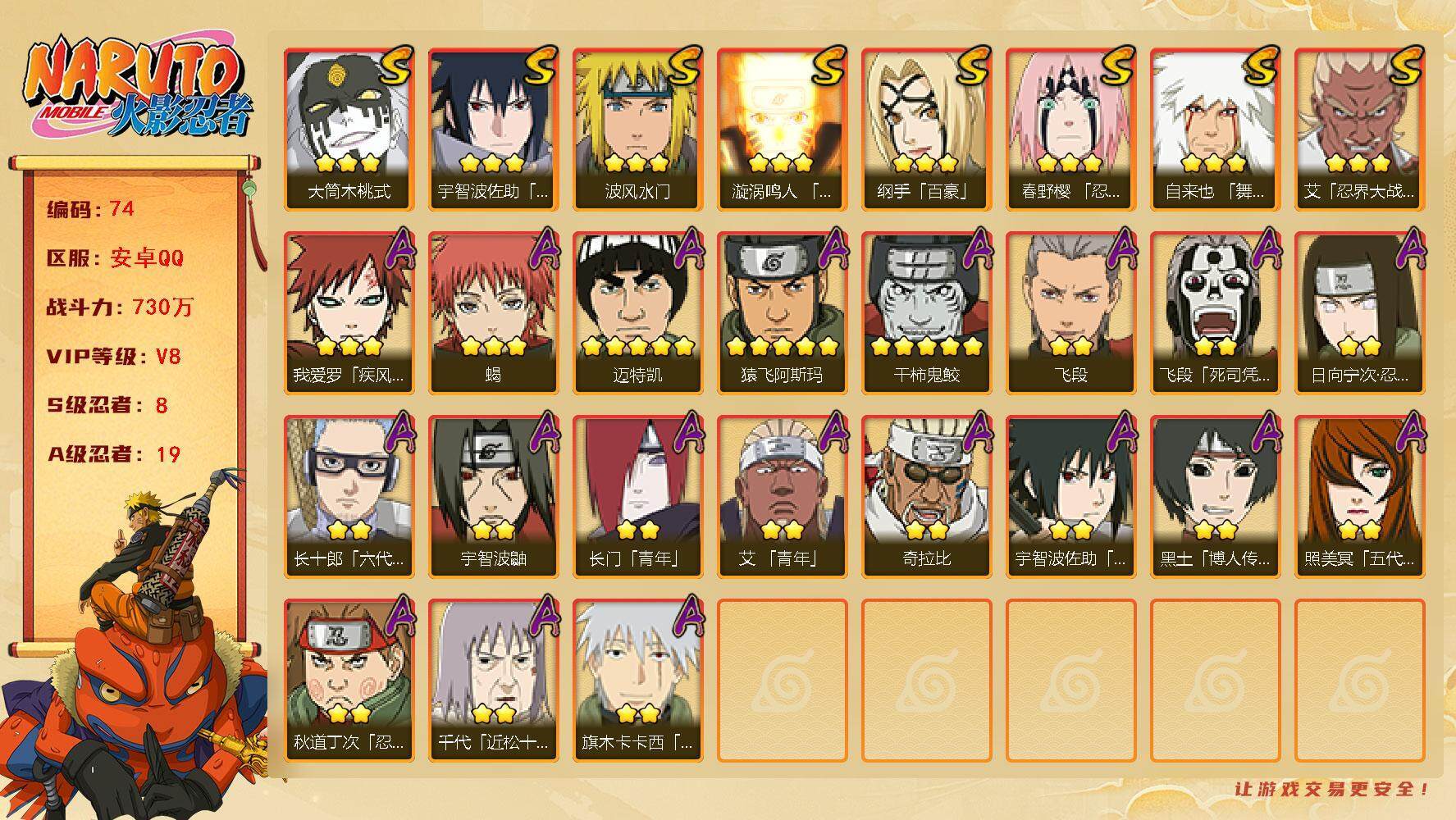1456x820 pixels.
Task: Click the 蝎 ninja card
Action: coord(493,312)
